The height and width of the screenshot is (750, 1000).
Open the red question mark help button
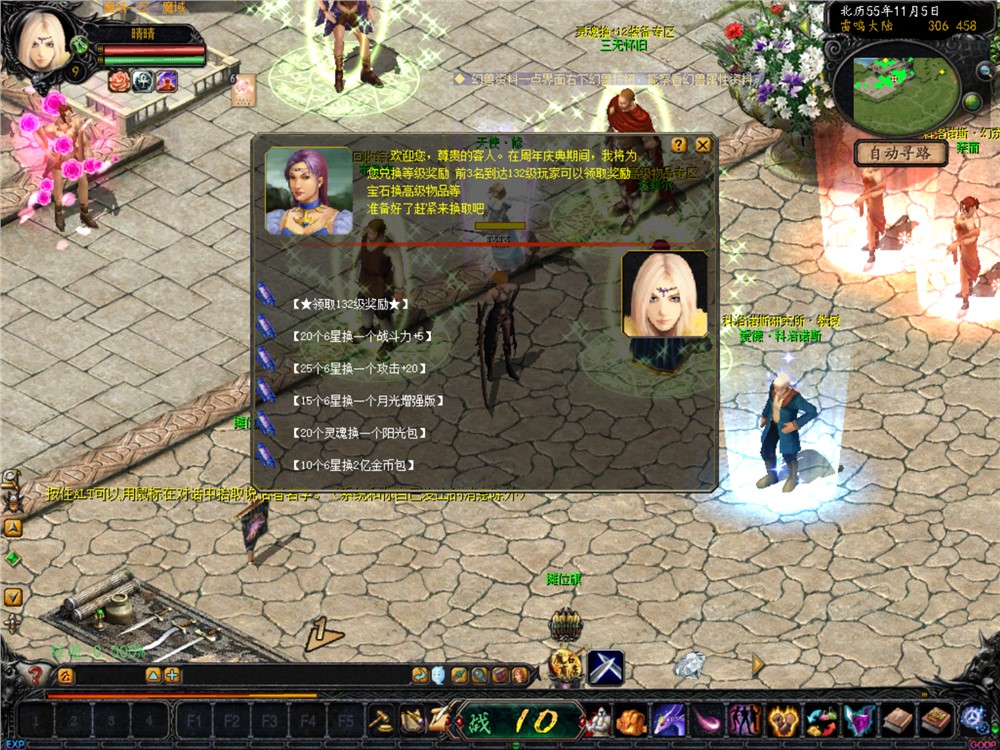(36, 675)
